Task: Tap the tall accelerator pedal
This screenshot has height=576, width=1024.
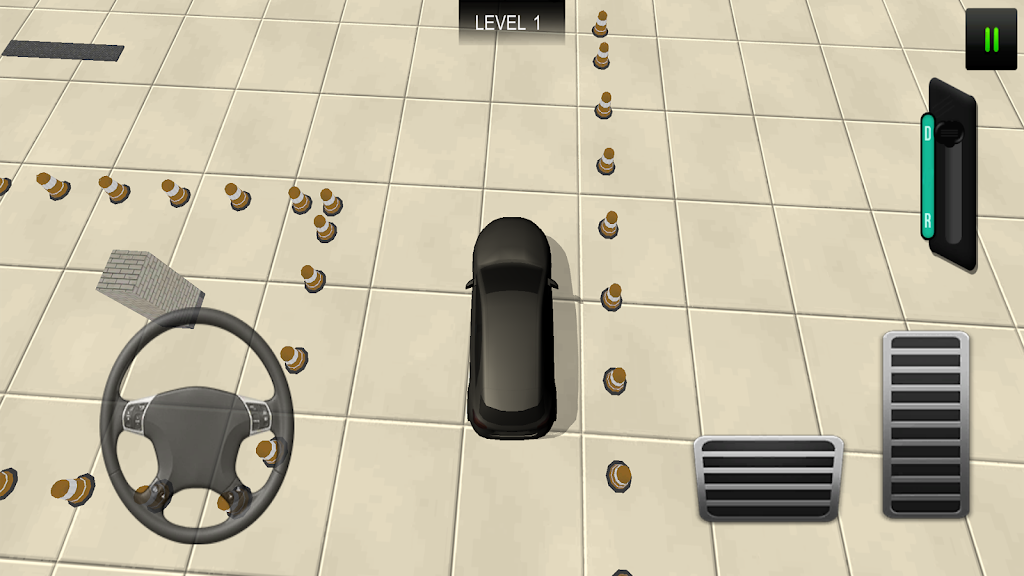Action: 925,424
